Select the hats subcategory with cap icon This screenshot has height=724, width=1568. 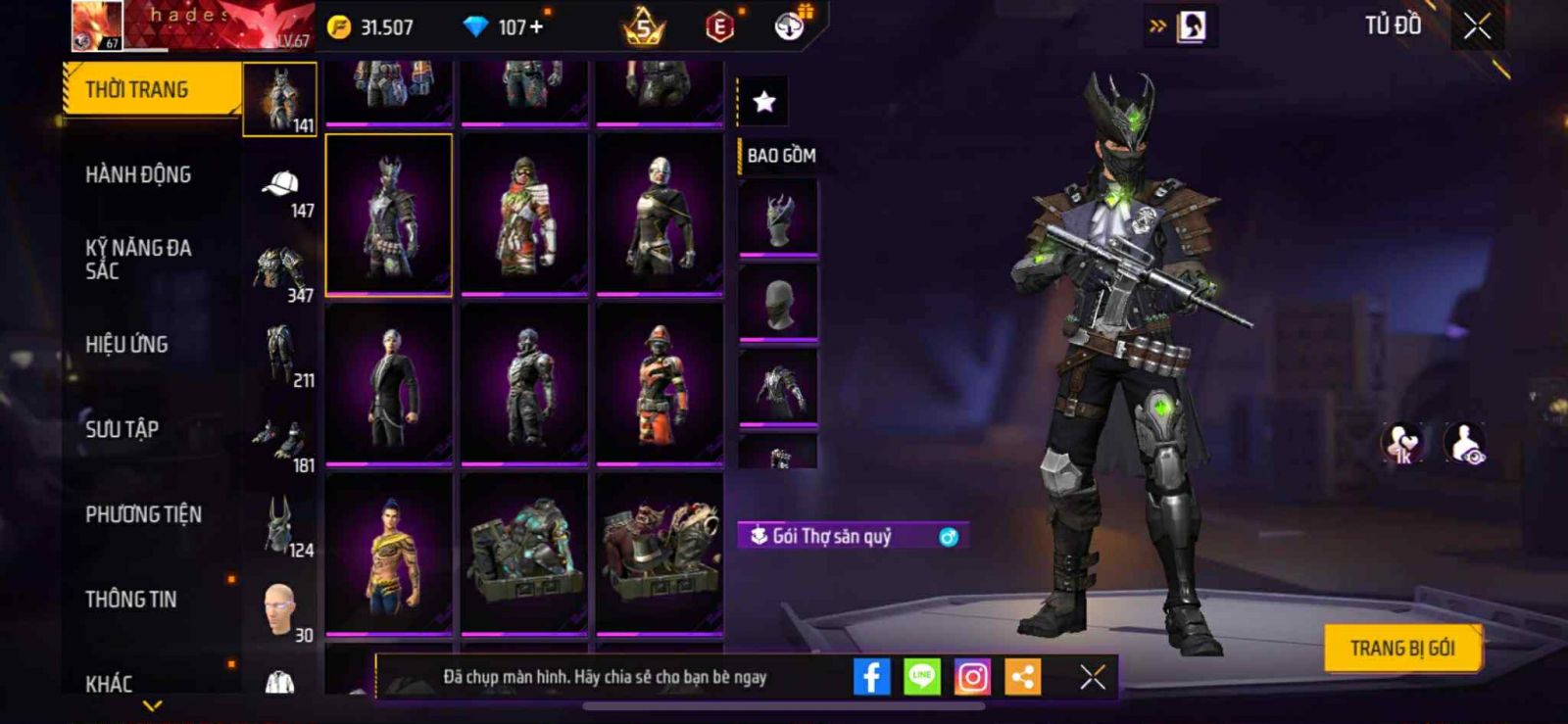coord(280,191)
